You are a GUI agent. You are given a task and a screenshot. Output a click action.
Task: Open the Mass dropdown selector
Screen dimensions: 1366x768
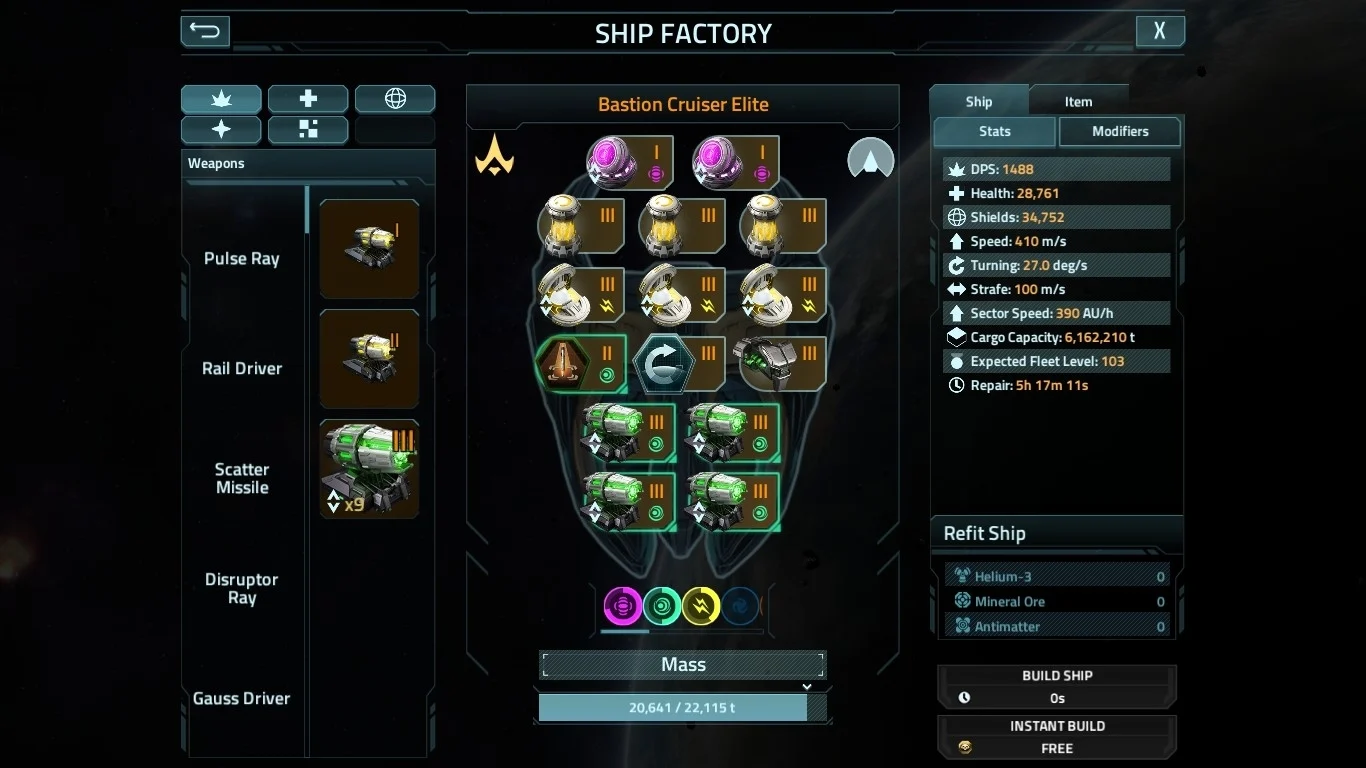(x=683, y=665)
